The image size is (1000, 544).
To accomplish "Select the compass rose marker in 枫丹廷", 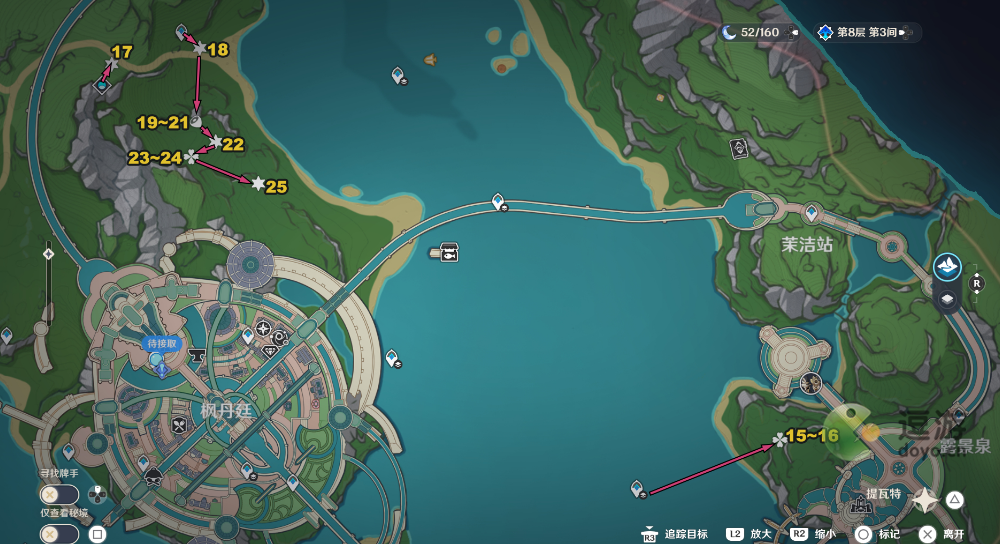I will 263,328.
